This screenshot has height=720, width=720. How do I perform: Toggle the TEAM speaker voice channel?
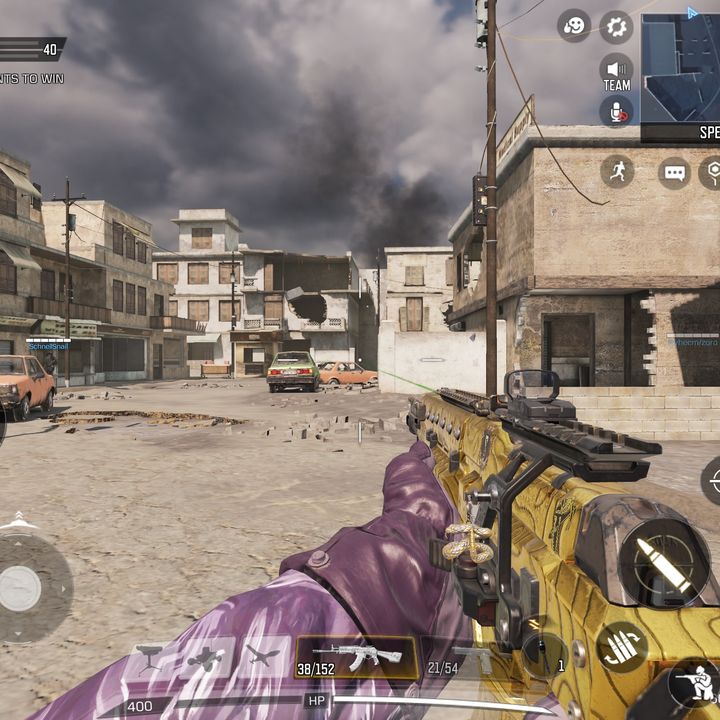pyautogui.click(x=616, y=72)
